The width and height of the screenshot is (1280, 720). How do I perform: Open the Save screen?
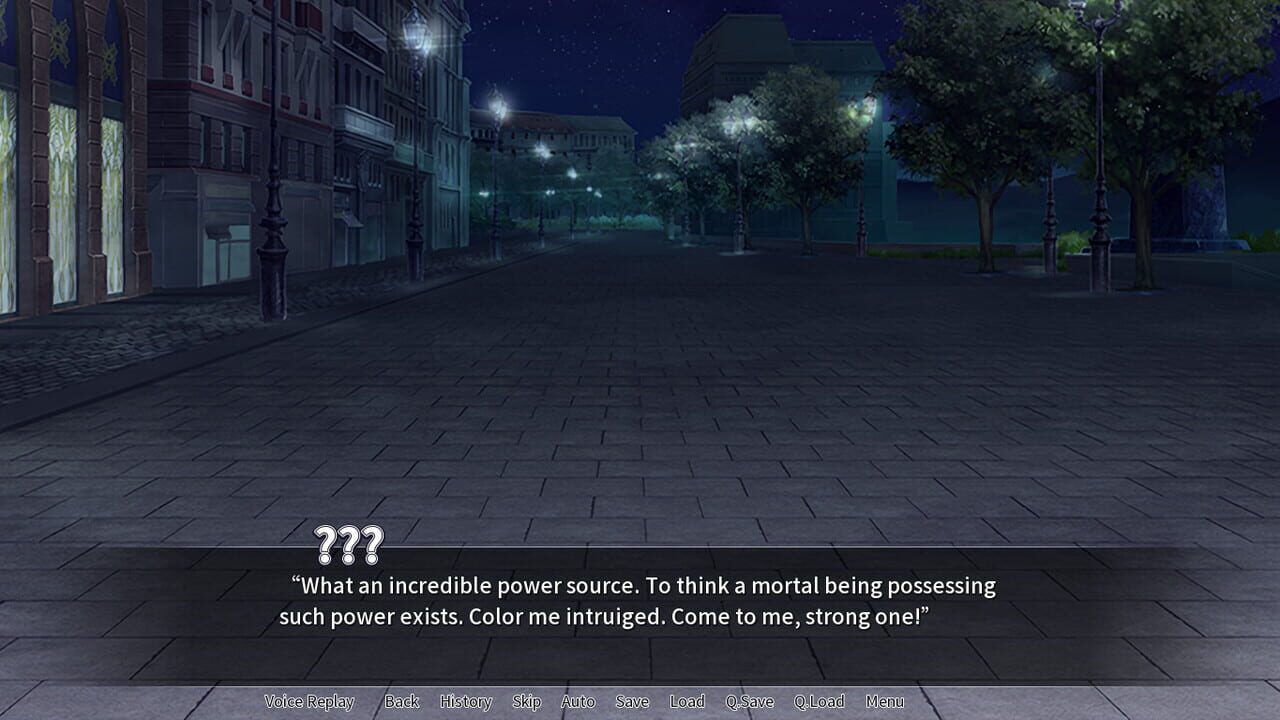633,701
